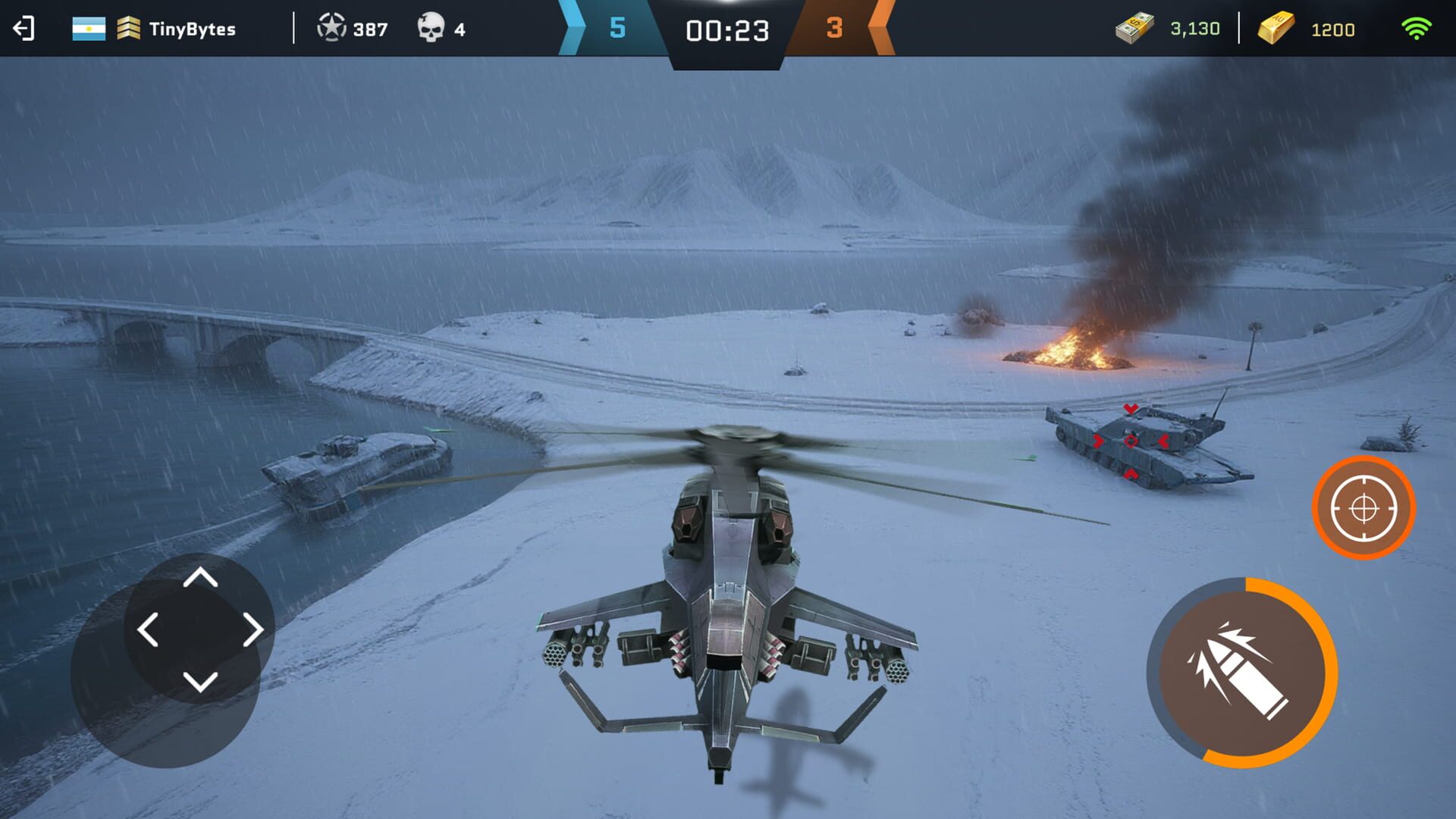Screen dimensions: 1456x819
Task: Activate the target lock crosshair button
Action: [1361, 508]
